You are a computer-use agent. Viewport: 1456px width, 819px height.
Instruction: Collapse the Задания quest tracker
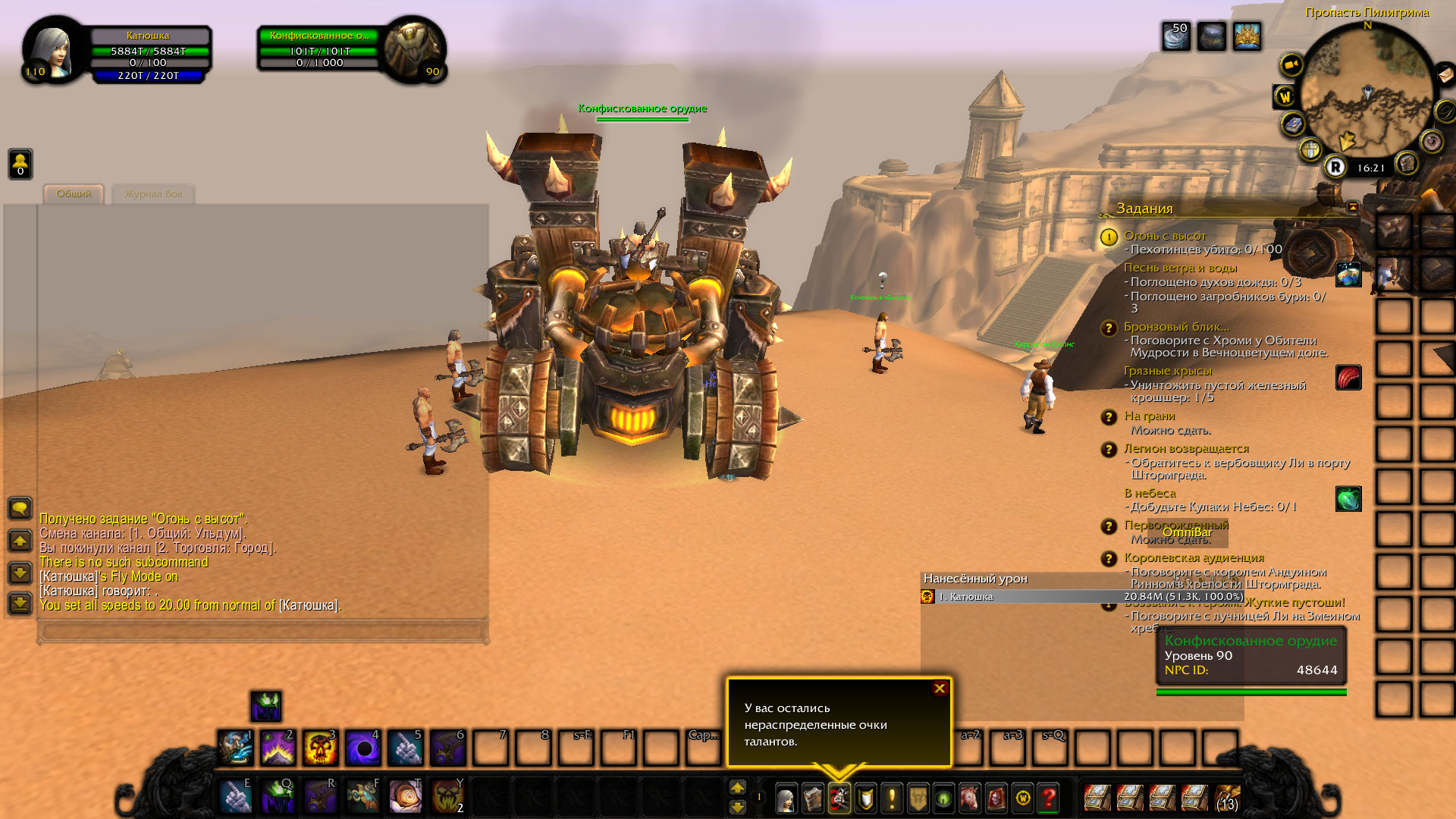tap(1353, 207)
